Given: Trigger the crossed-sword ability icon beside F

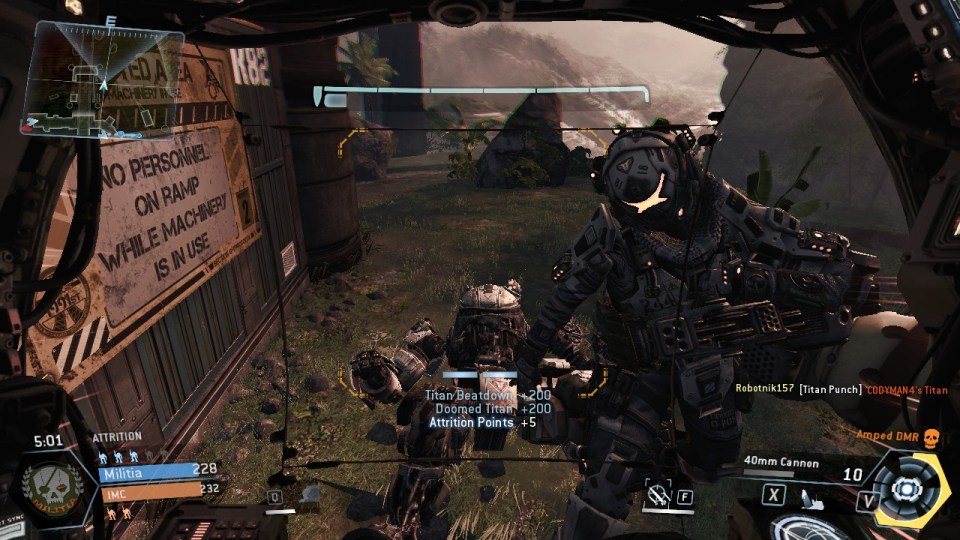Looking at the screenshot, I should [x=657, y=493].
